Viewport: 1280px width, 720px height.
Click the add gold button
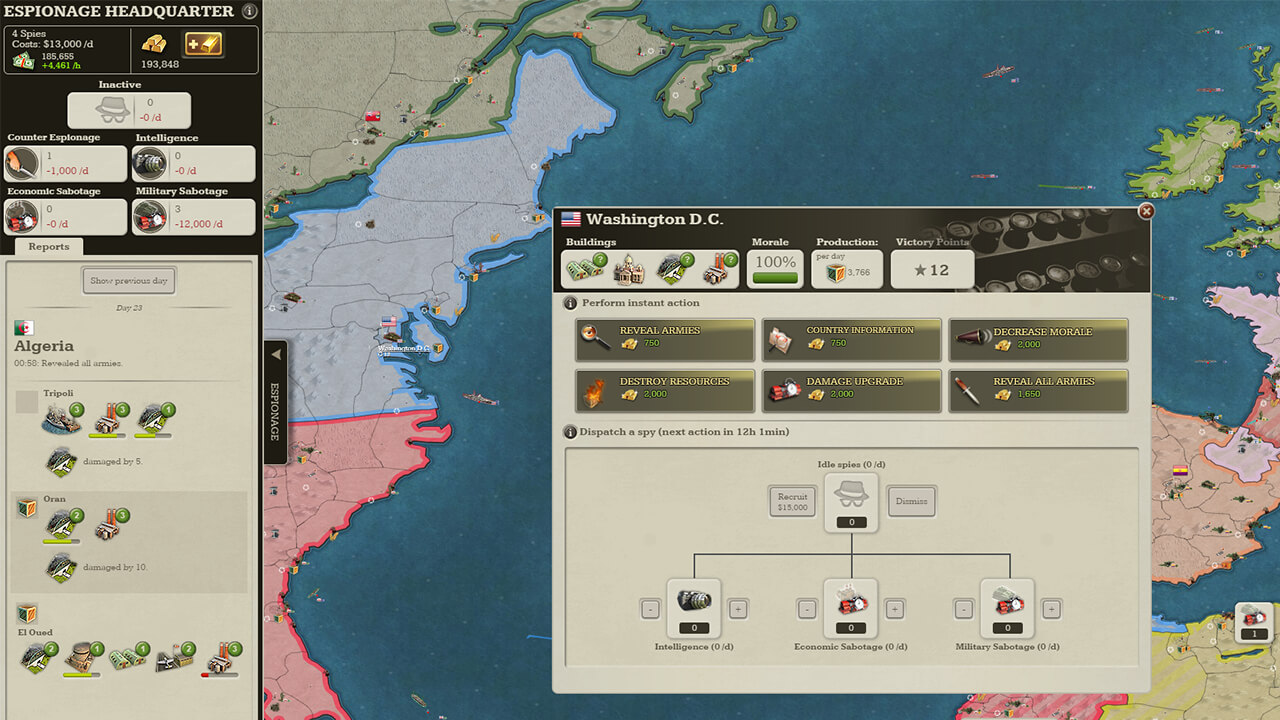pyautogui.click(x=203, y=44)
